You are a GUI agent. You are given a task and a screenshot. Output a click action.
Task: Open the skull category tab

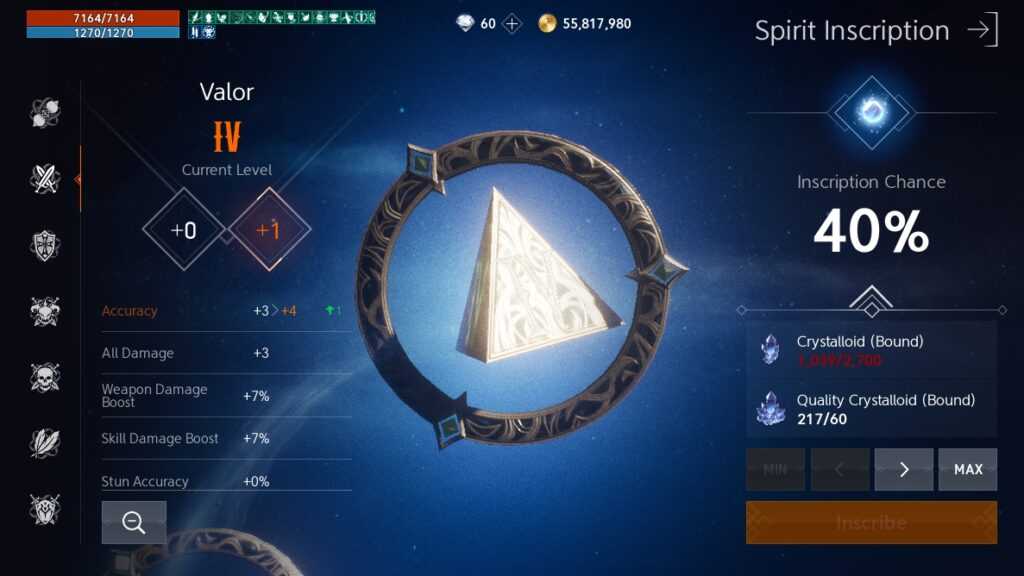tap(45, 377)
